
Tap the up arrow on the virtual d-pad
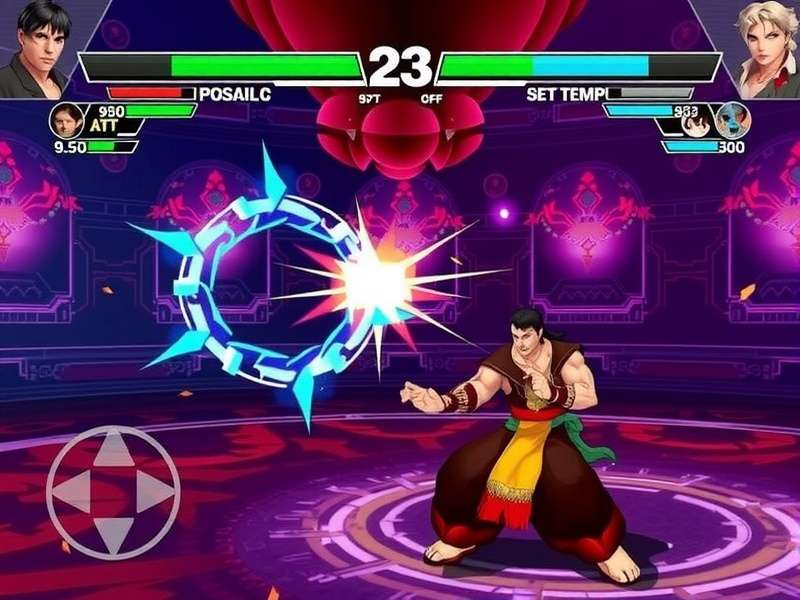pos(113,452)
